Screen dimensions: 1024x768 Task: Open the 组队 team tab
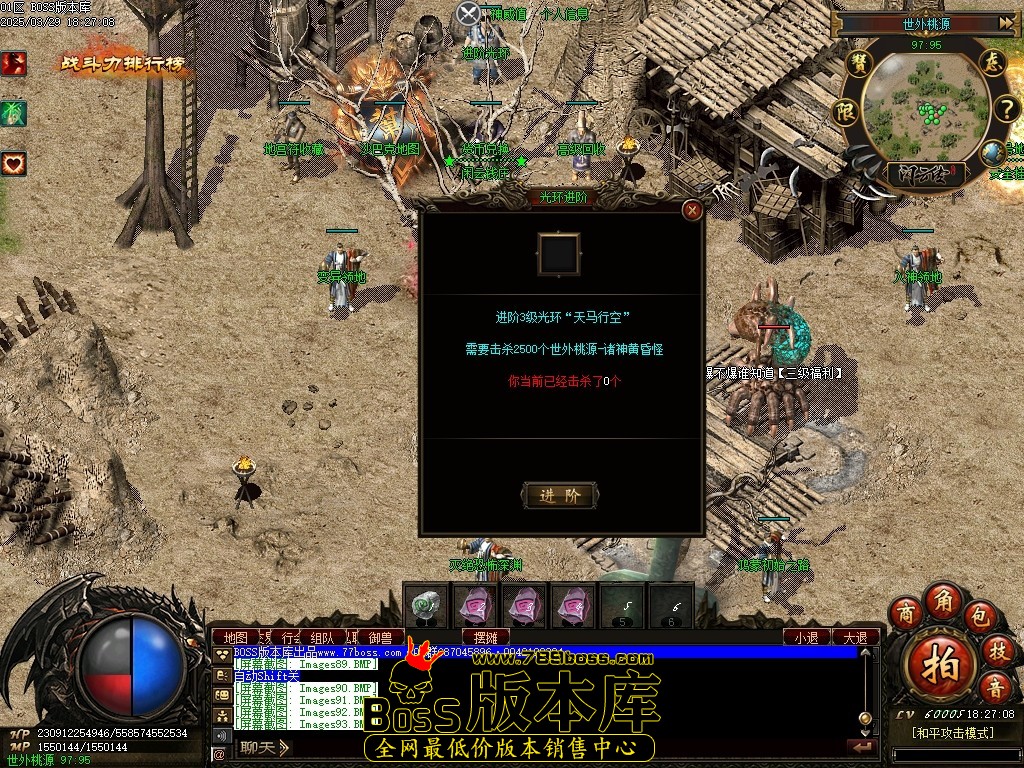click(x=322, y=637)
